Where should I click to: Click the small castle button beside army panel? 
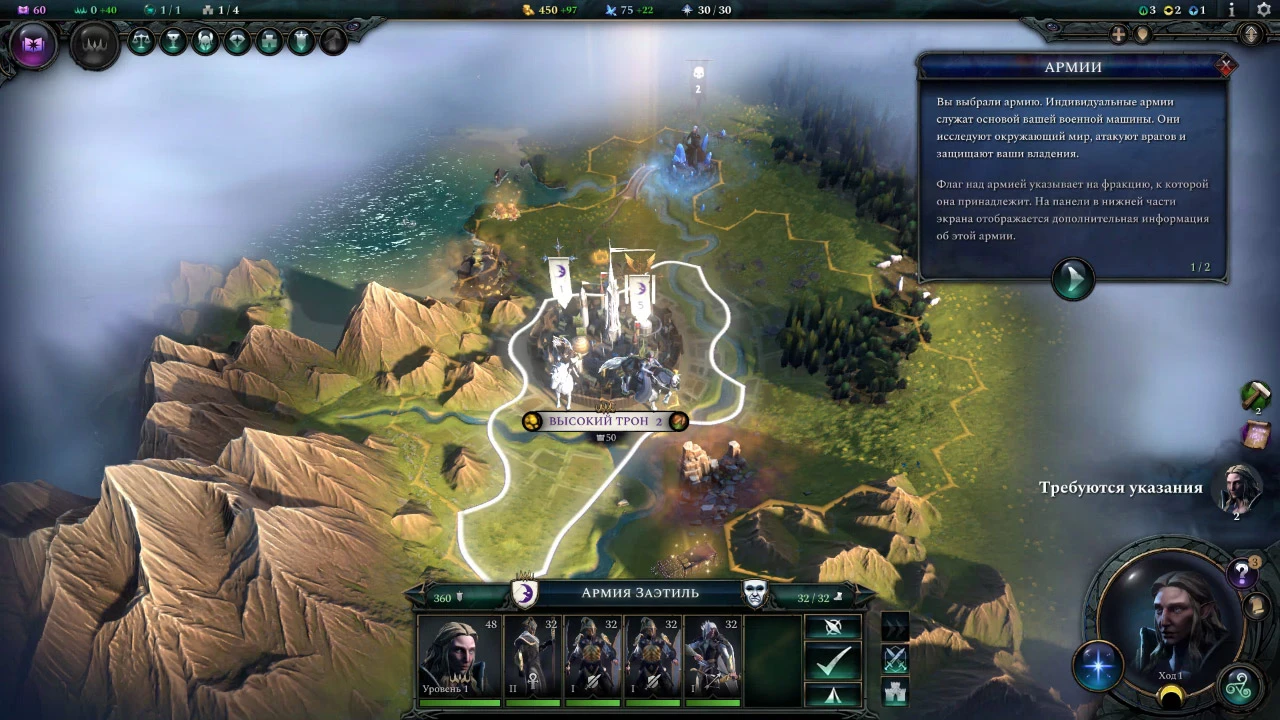pyautogui.click(x=895, y=691)
